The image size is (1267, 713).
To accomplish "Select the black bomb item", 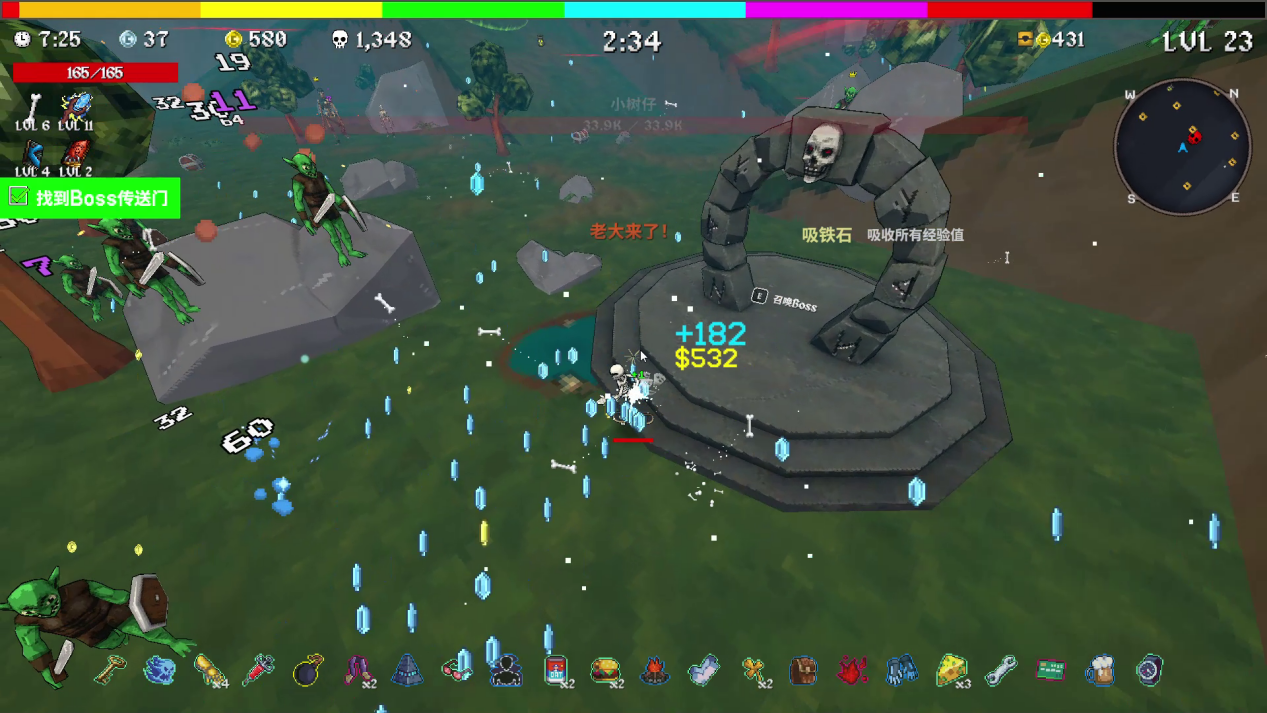I will (308, 670).
